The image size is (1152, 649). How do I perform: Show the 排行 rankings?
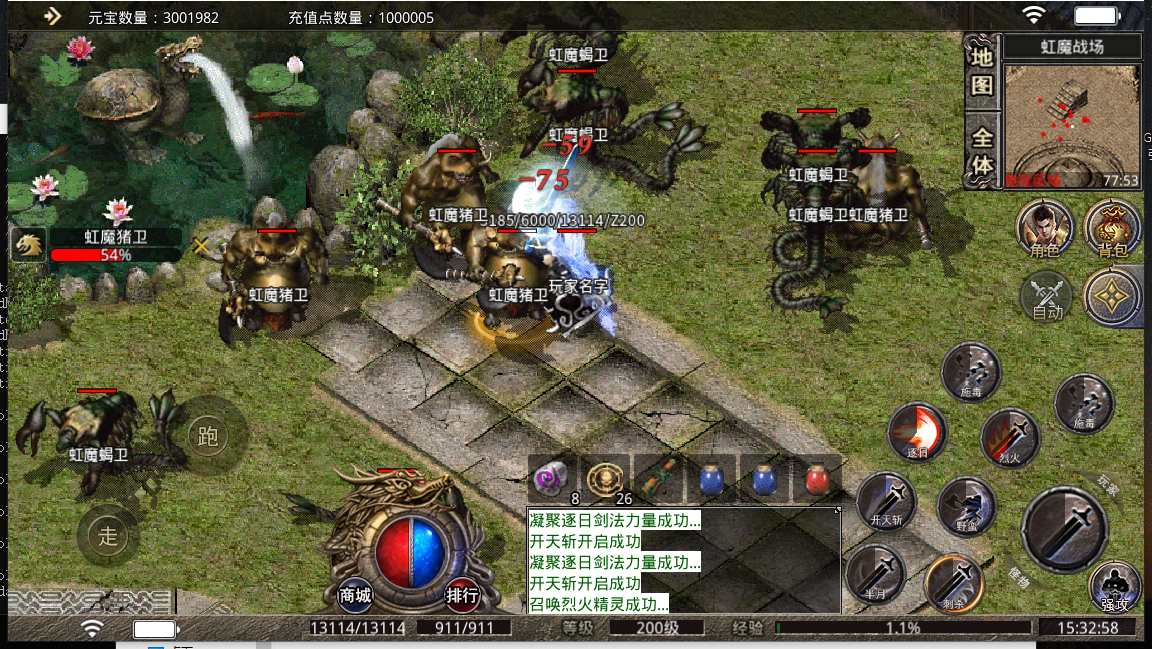[x=462, y=595]
